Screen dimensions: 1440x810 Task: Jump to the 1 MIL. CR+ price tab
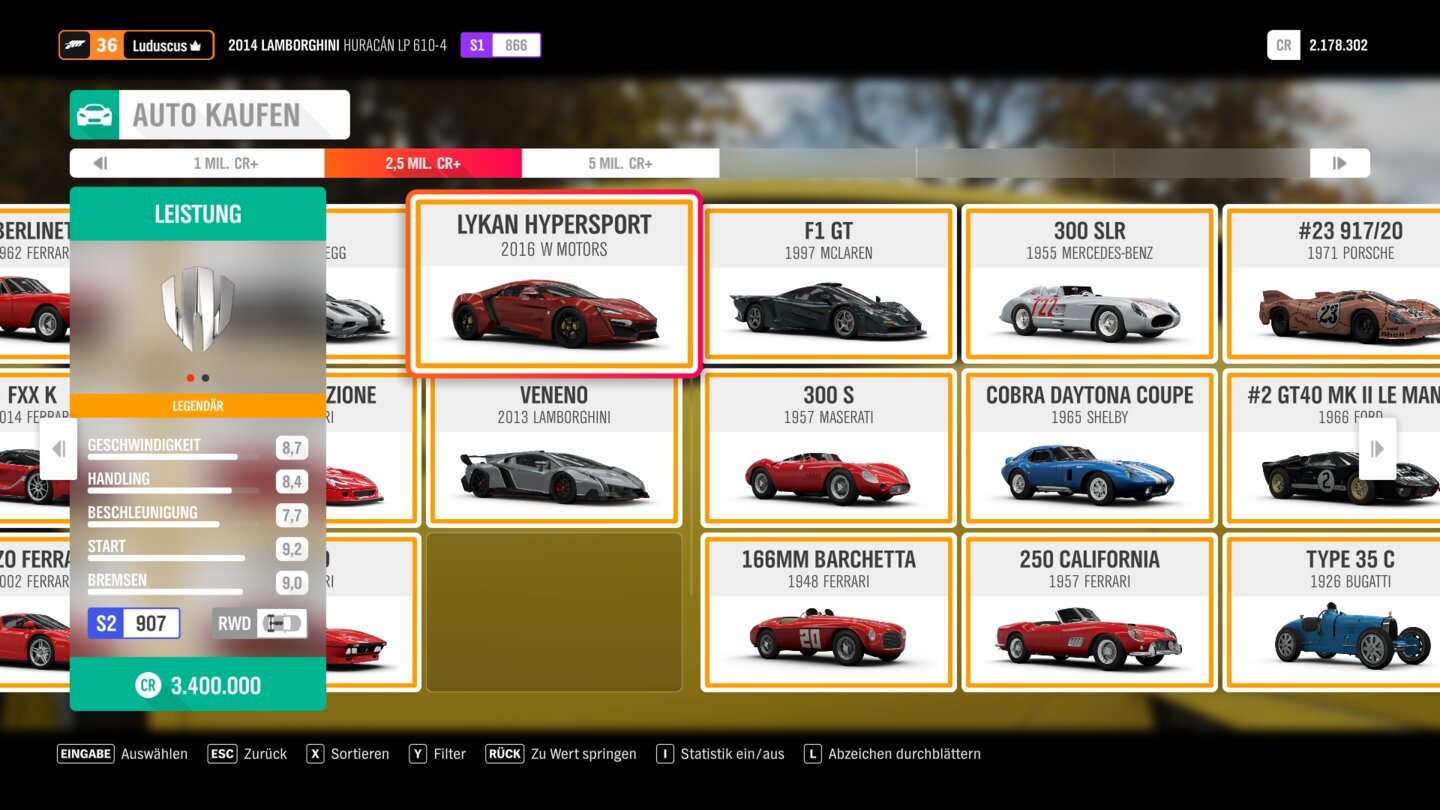tap(226, 163)
